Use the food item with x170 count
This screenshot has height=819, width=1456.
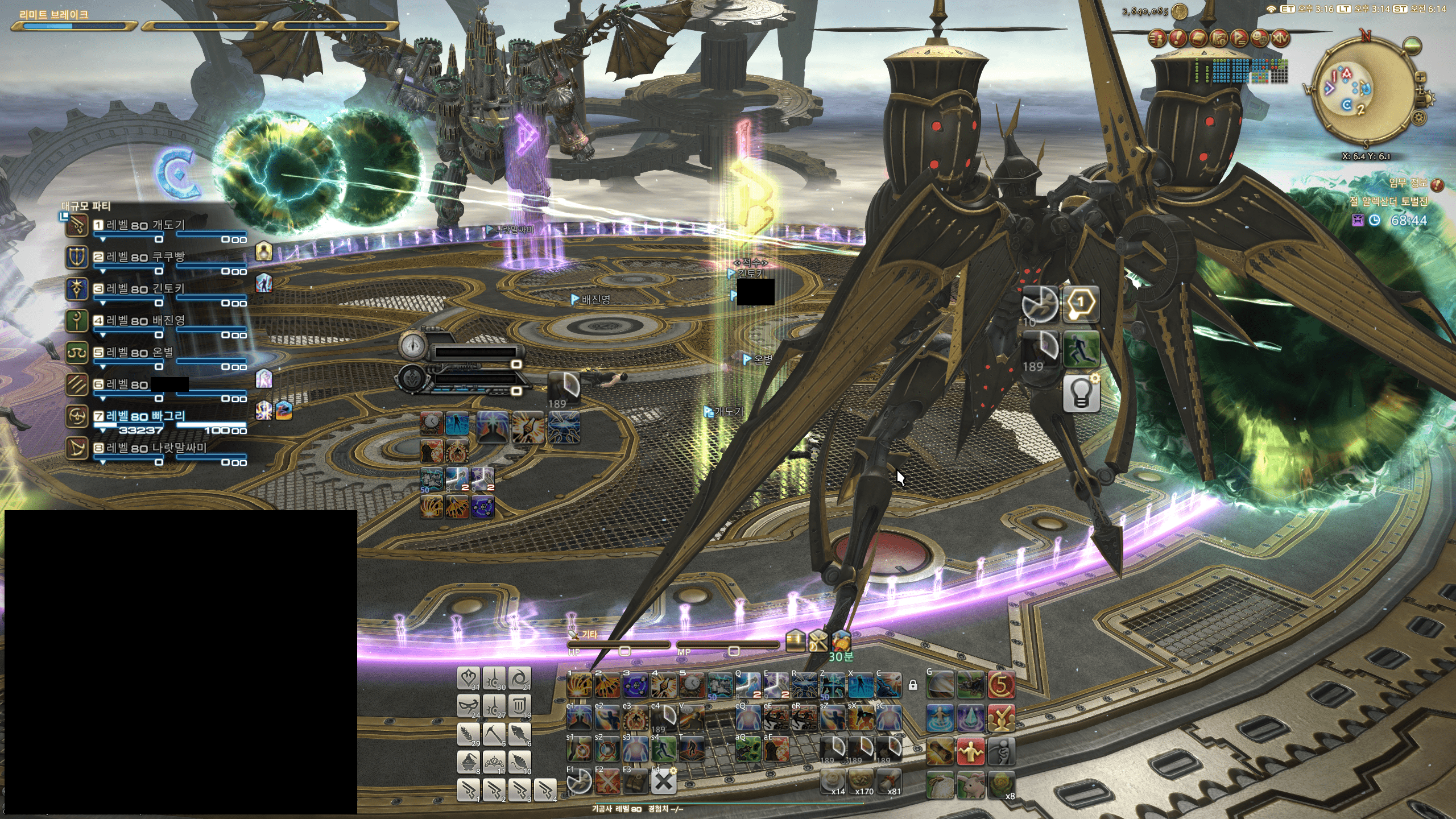pos(861,782)
